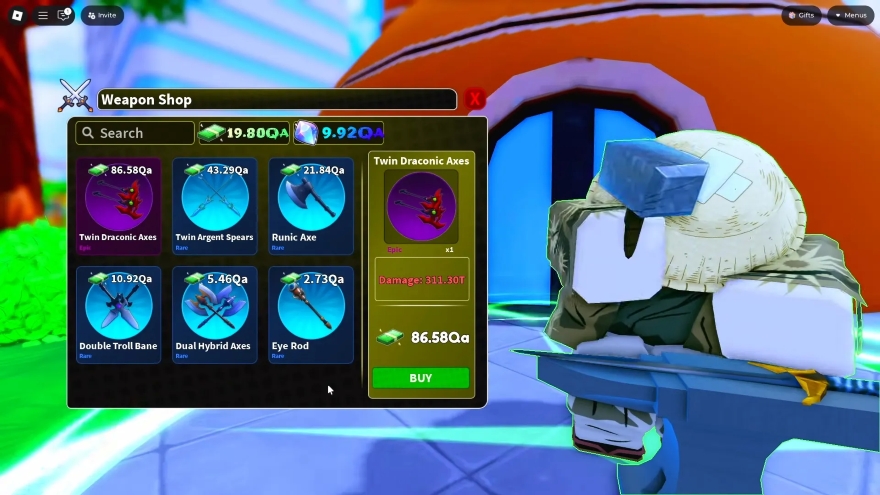Select the Twin Argent Spears tile
Screen dimensions: 880x495
214,205
